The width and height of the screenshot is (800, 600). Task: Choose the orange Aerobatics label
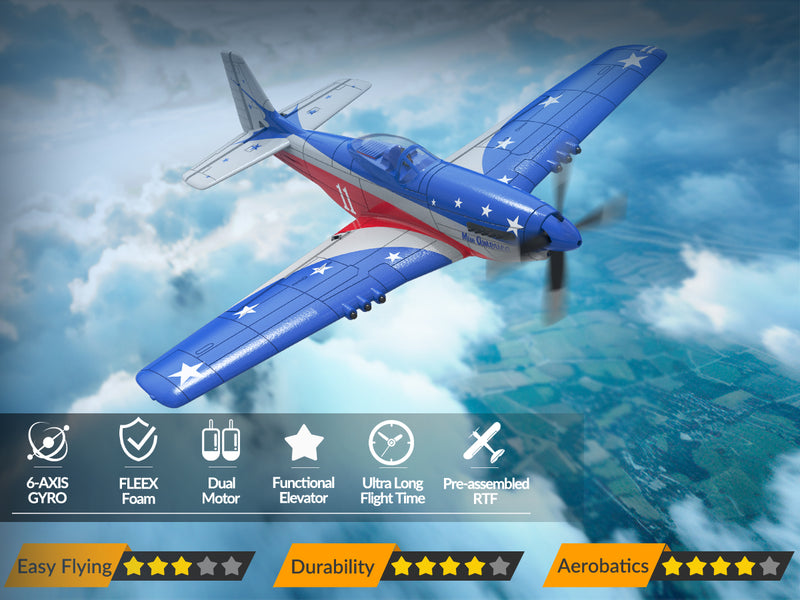point(603,567)
